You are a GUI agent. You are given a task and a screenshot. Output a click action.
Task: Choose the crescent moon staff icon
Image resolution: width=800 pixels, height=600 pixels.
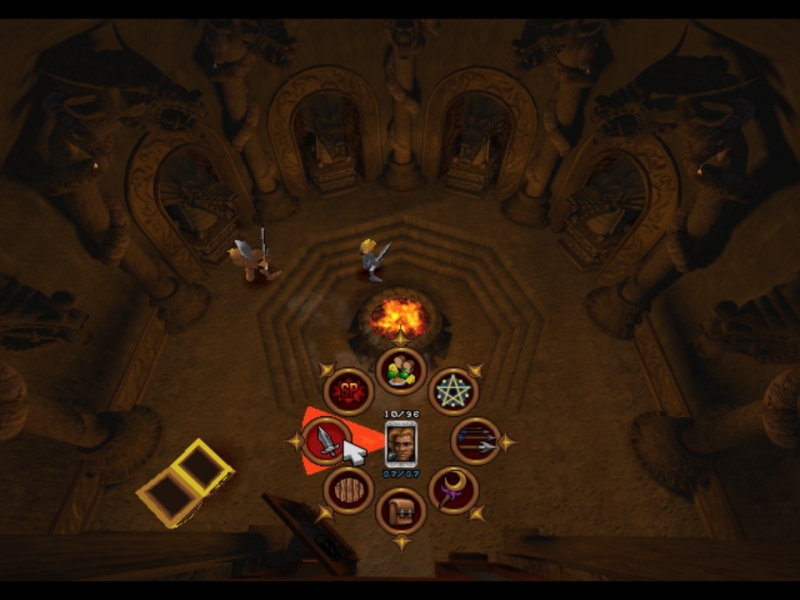click(453, 490)
